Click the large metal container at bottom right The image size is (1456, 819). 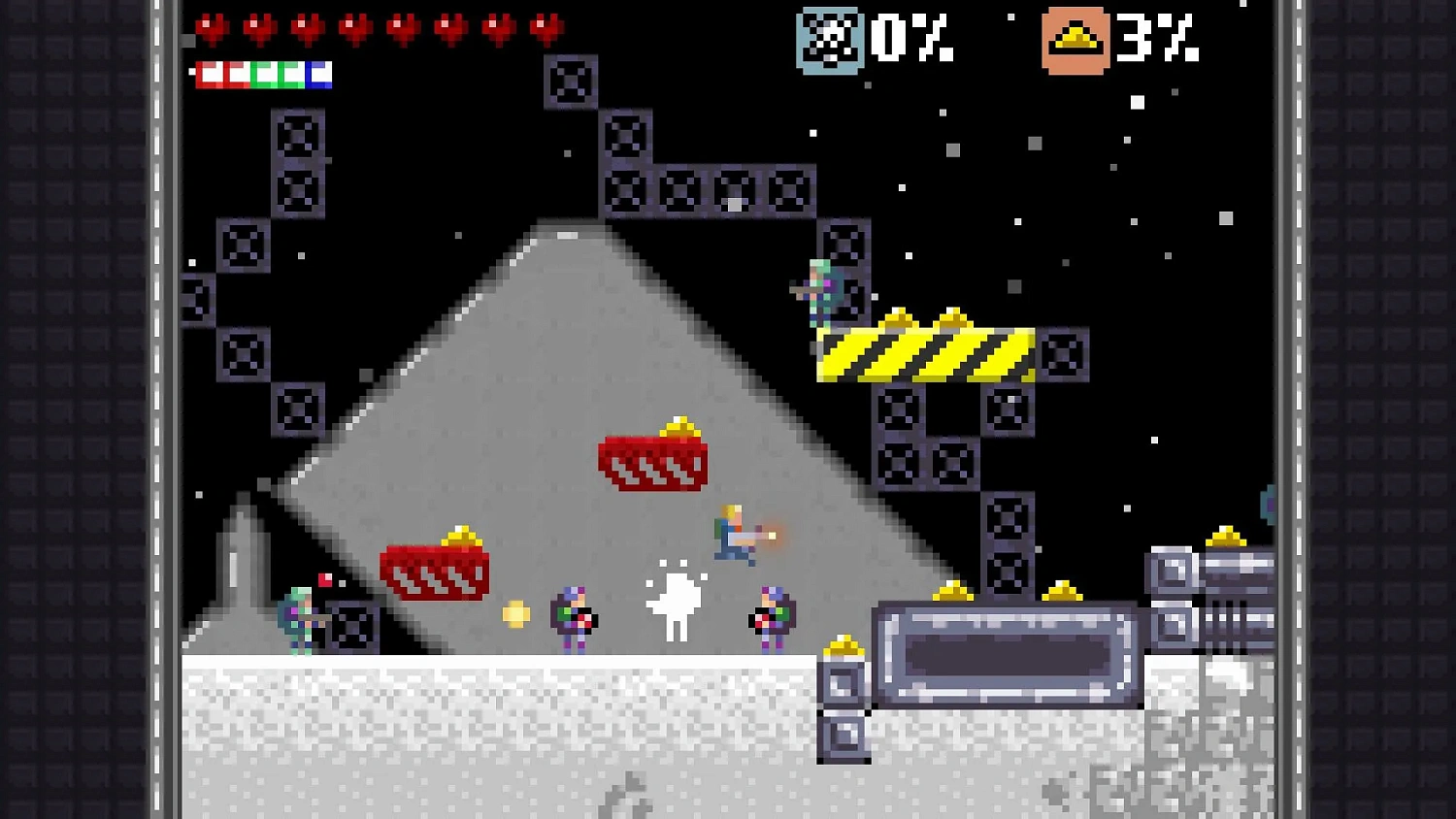(1007, 655)
